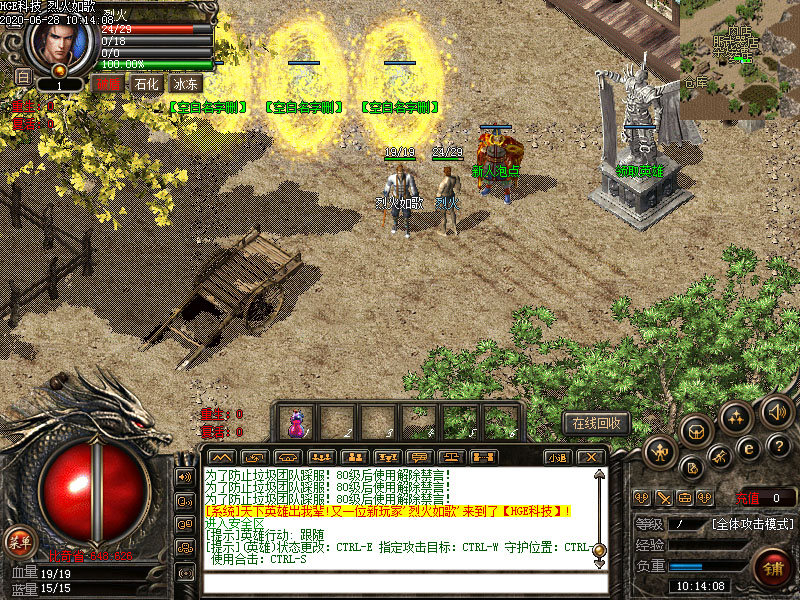Close the chat panel with X
Viewport: 800px width, 600px height.
(x=591, y=457)
